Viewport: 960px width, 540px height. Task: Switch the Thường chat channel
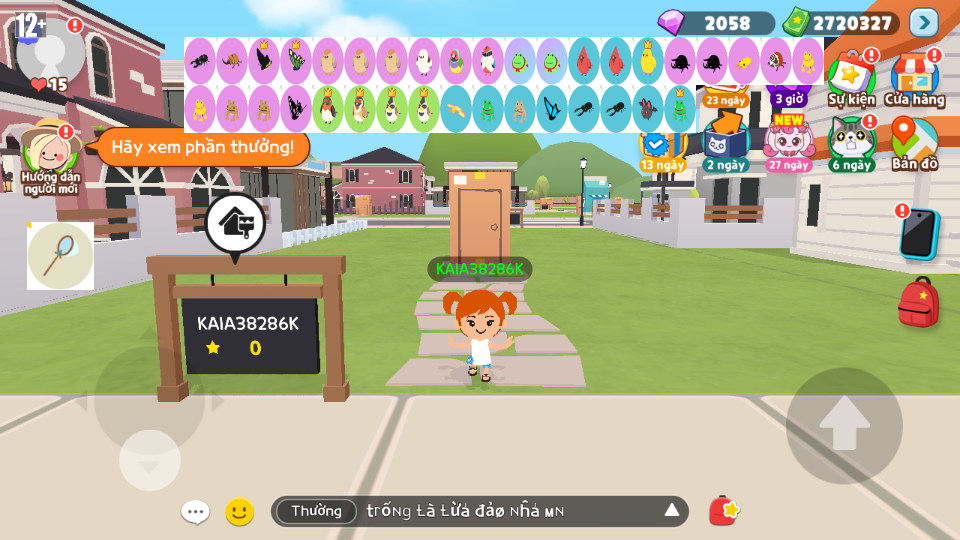tap(316, 511)
